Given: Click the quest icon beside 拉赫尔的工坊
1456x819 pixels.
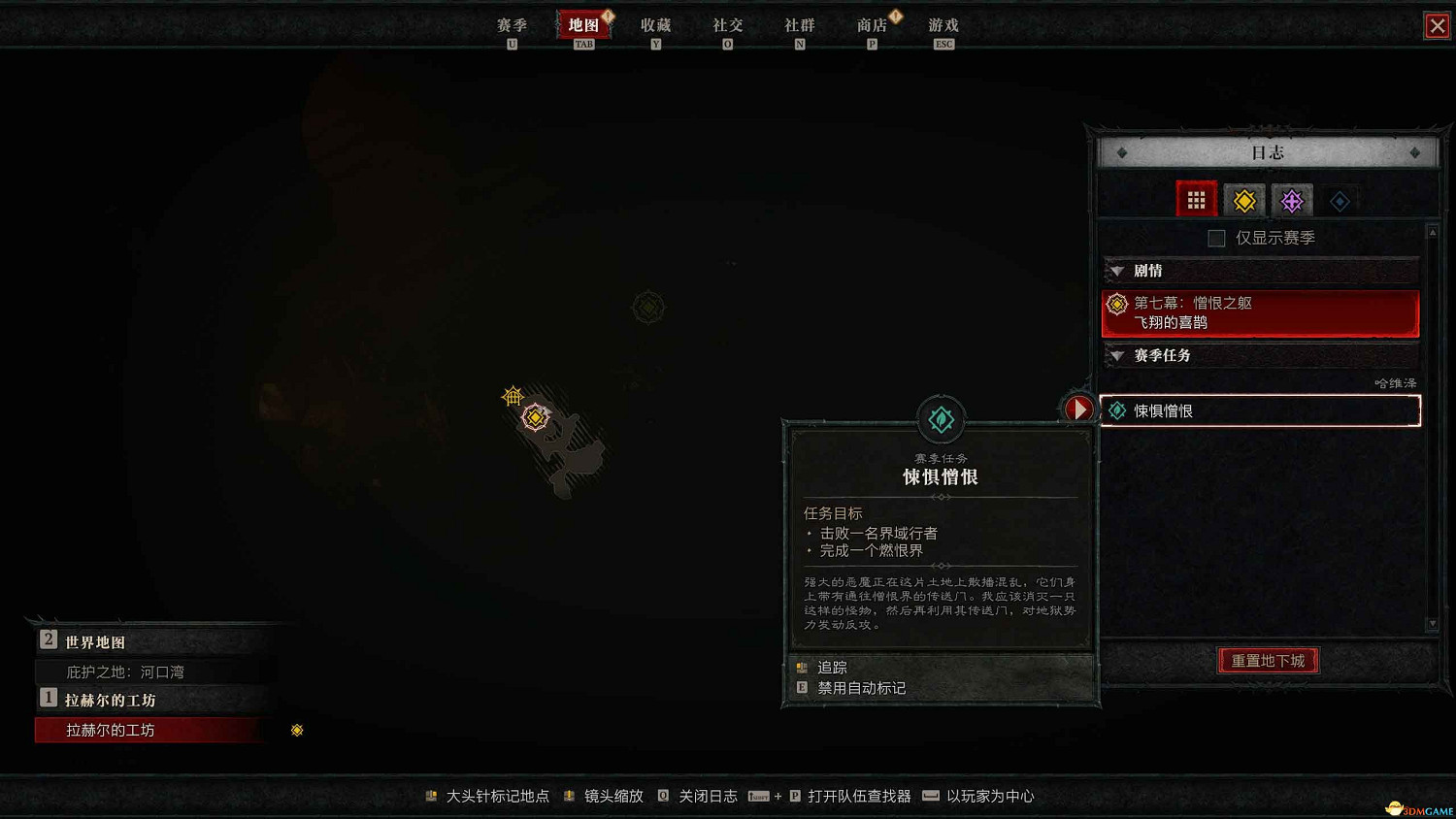Looking at the screenshot, I should tap(297, 730).
